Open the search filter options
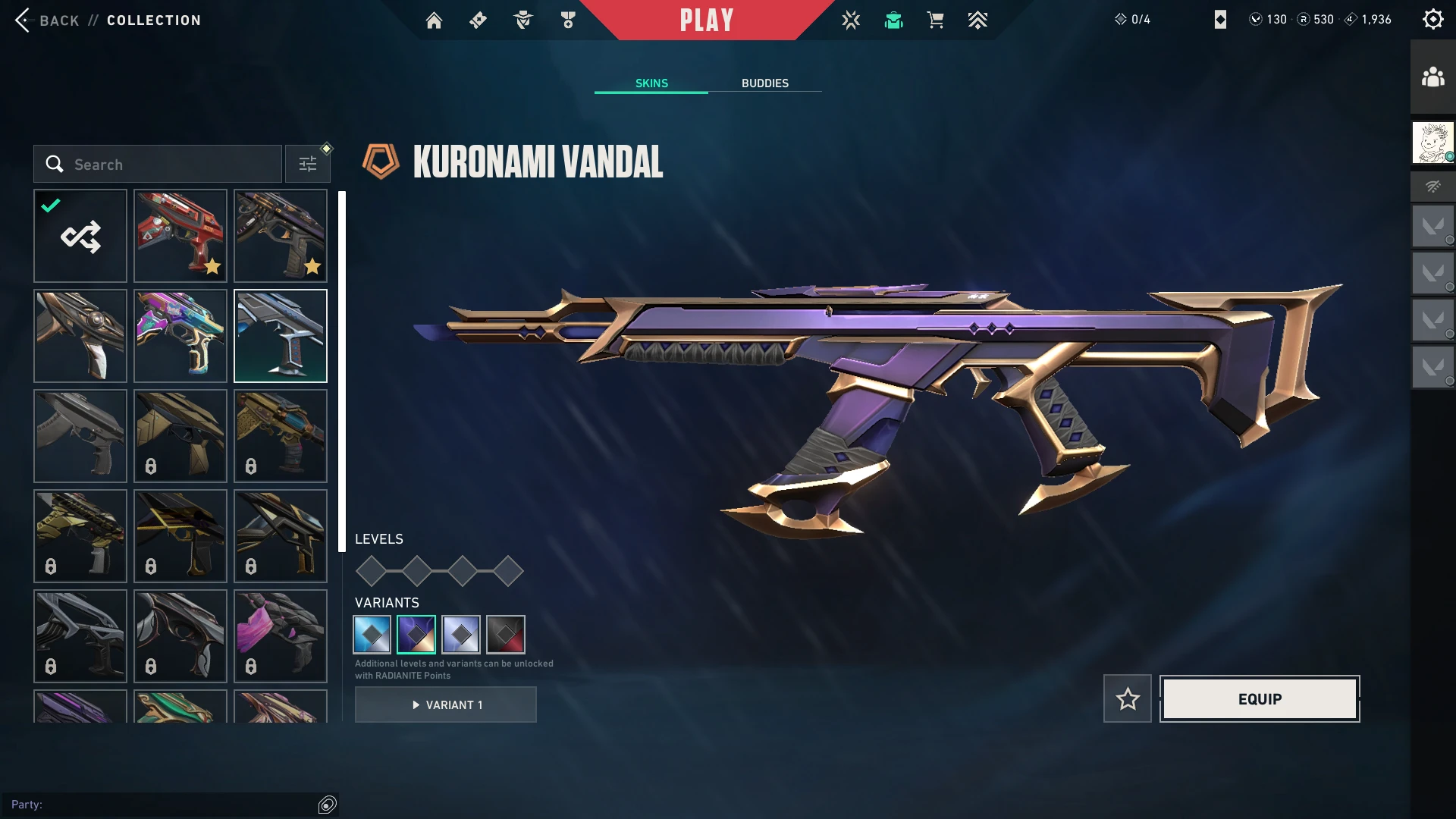This screenshot has height=819, width=1456. tap(307, 163)
